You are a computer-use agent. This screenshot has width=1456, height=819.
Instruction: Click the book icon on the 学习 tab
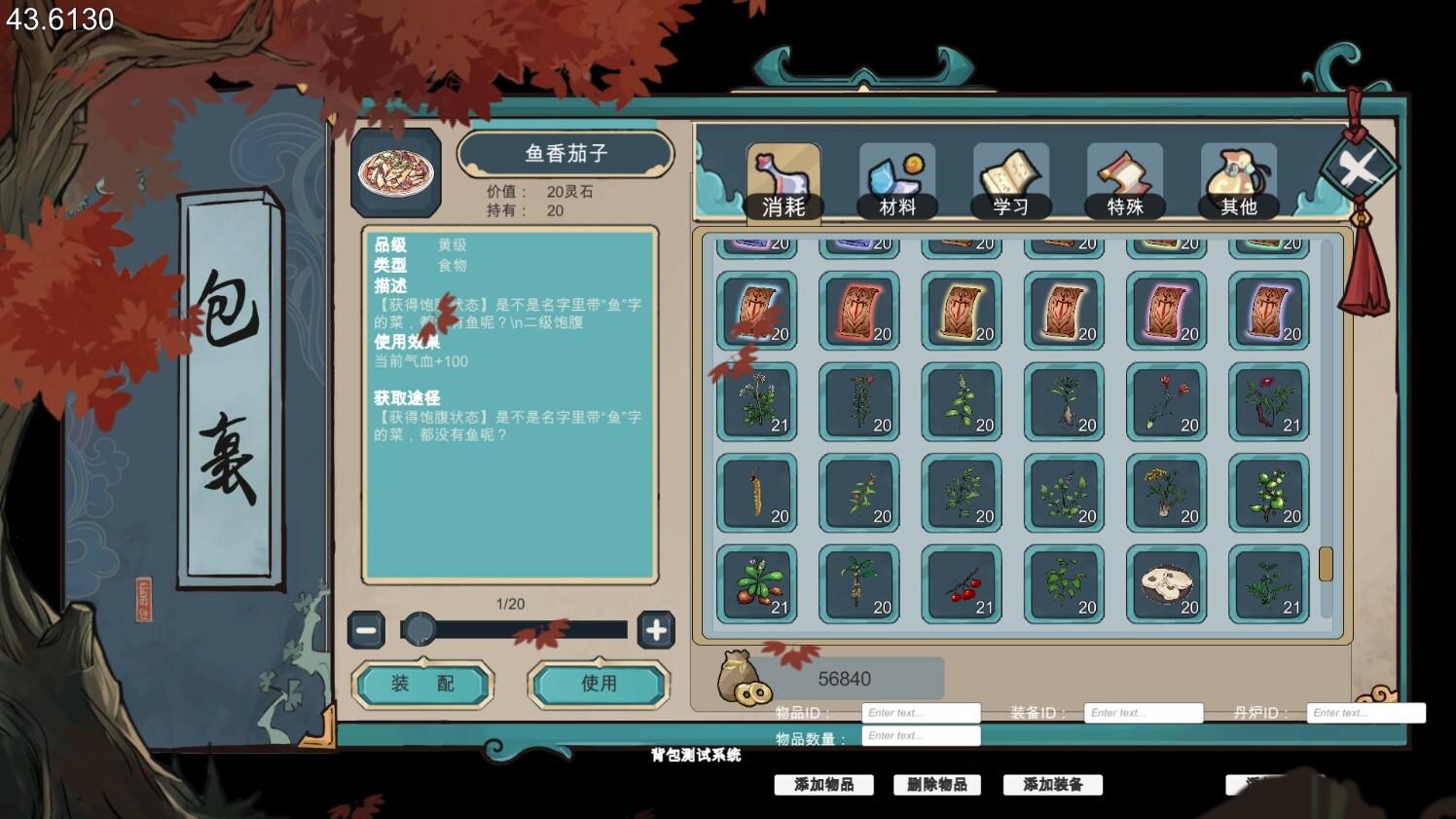click(1010, 170)
